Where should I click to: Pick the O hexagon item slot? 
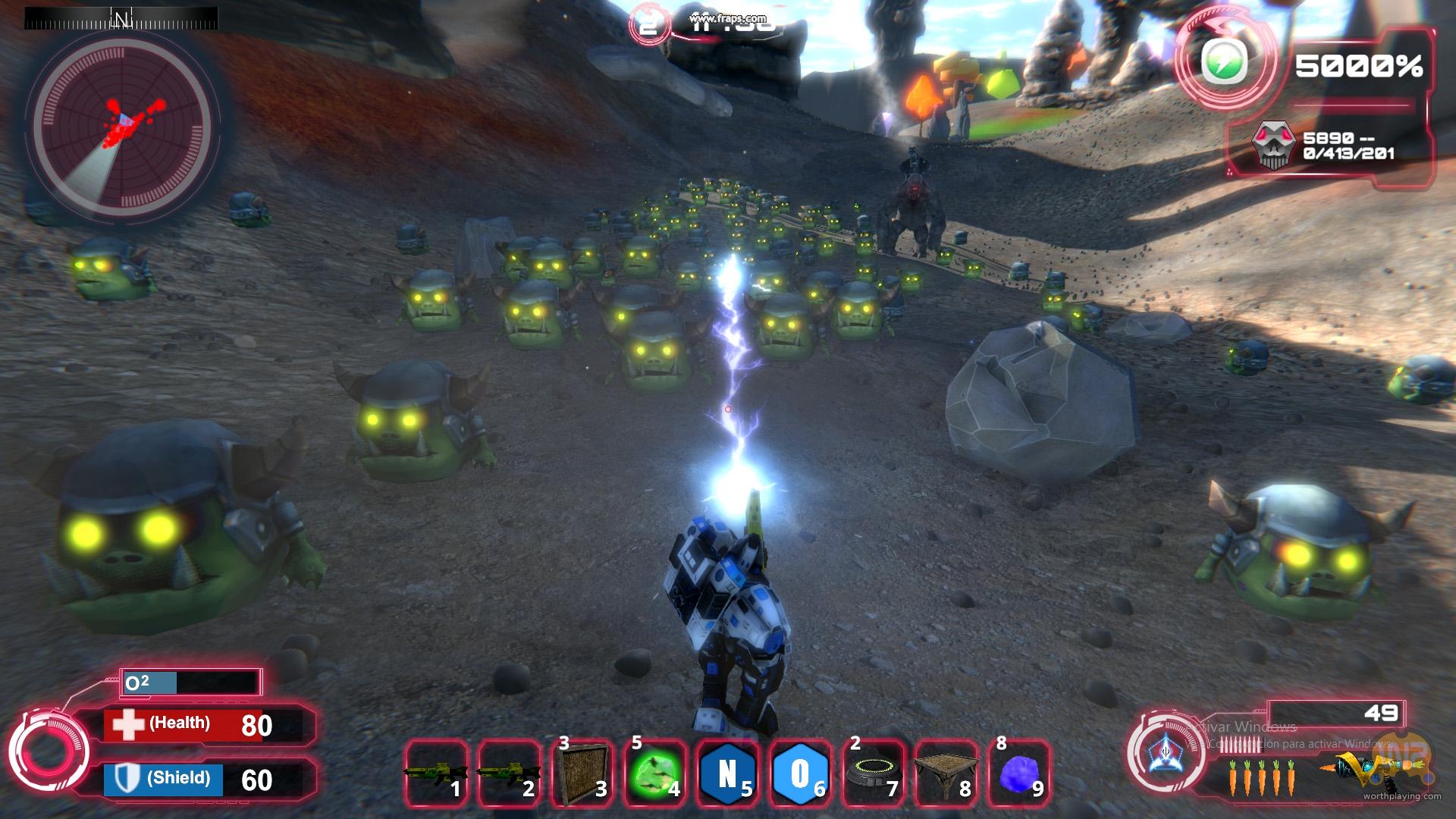(x=800, y=773)
